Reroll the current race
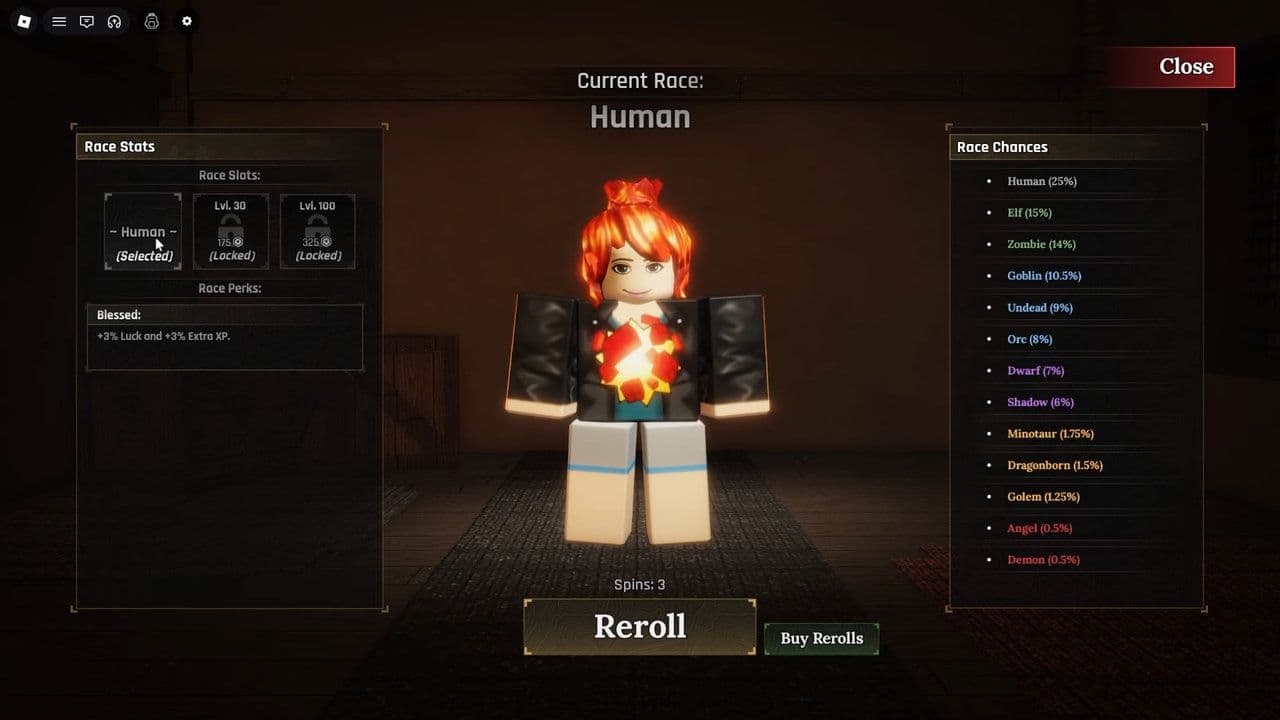1280x720 pixels. click(x=640, y=627)
